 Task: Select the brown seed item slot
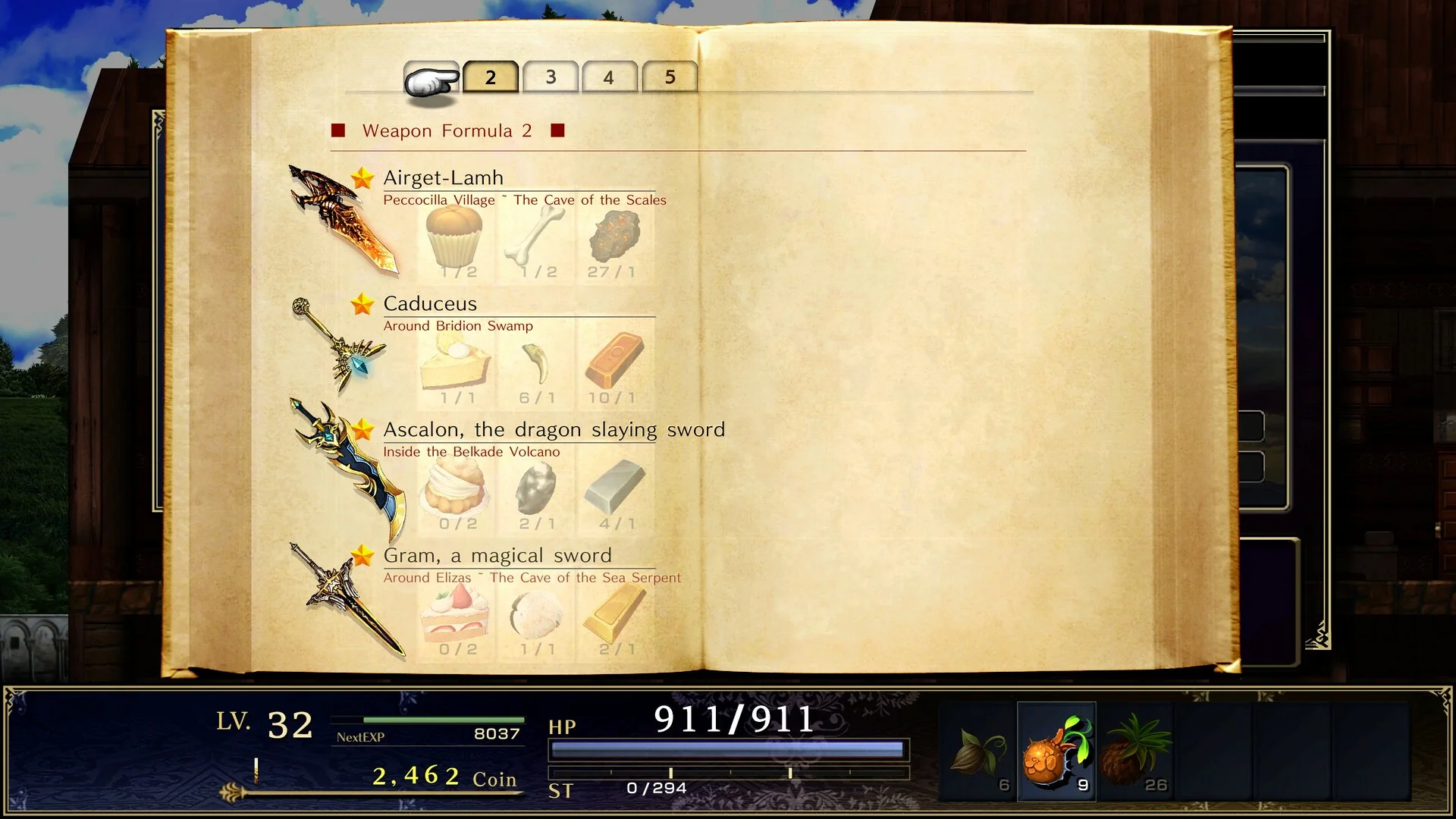[980, 752]
